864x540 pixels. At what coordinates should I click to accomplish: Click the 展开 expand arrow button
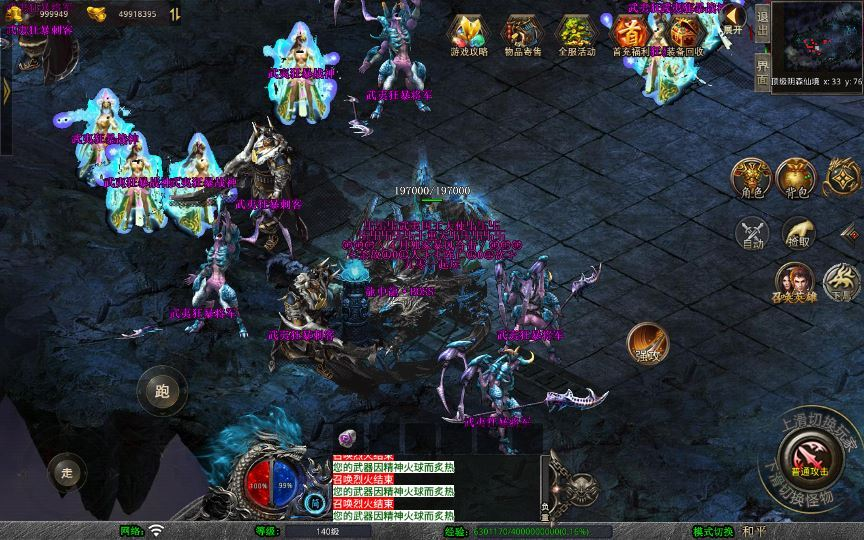point(735,18)
